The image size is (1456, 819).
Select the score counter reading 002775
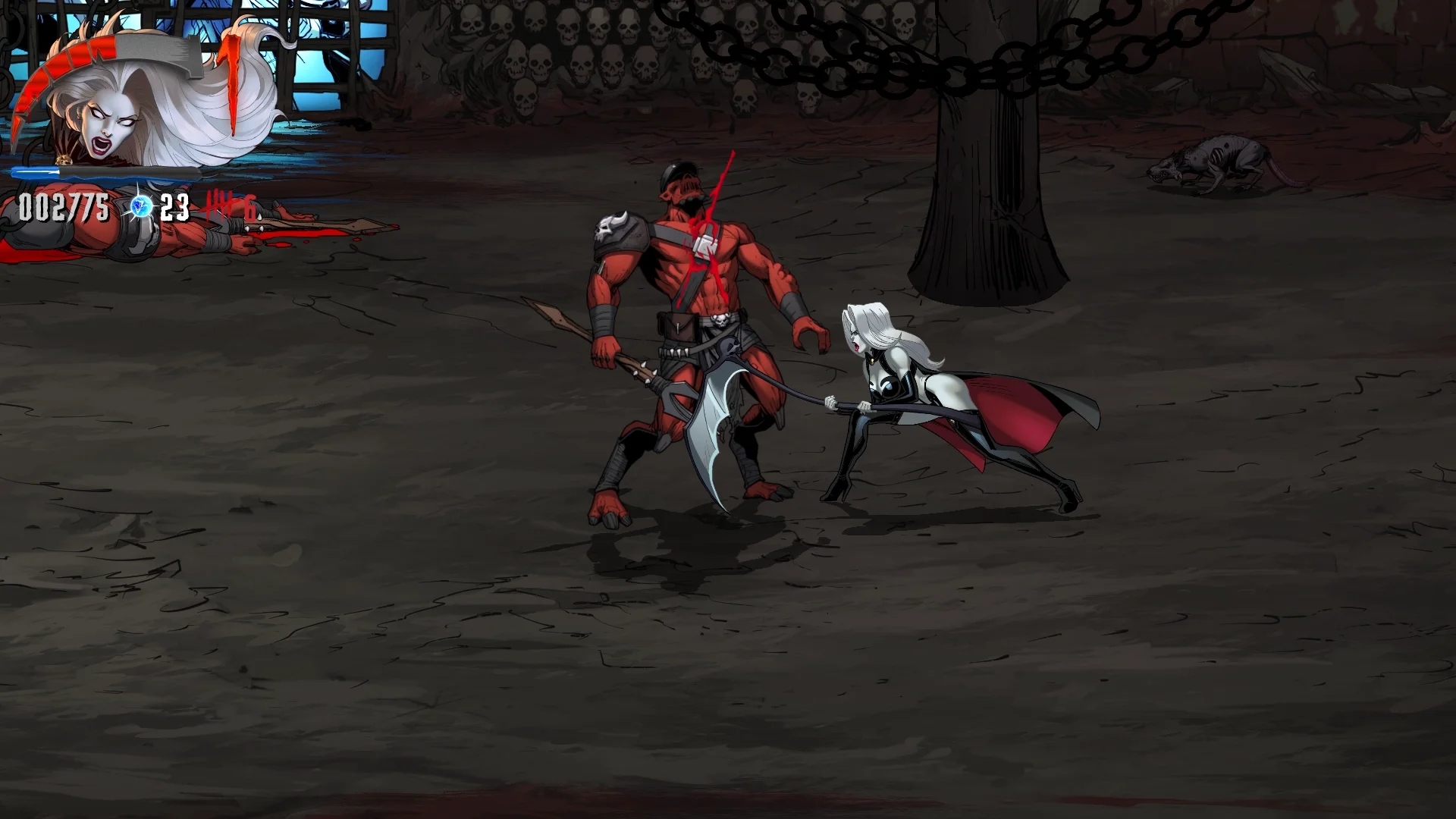pos(63,205)
